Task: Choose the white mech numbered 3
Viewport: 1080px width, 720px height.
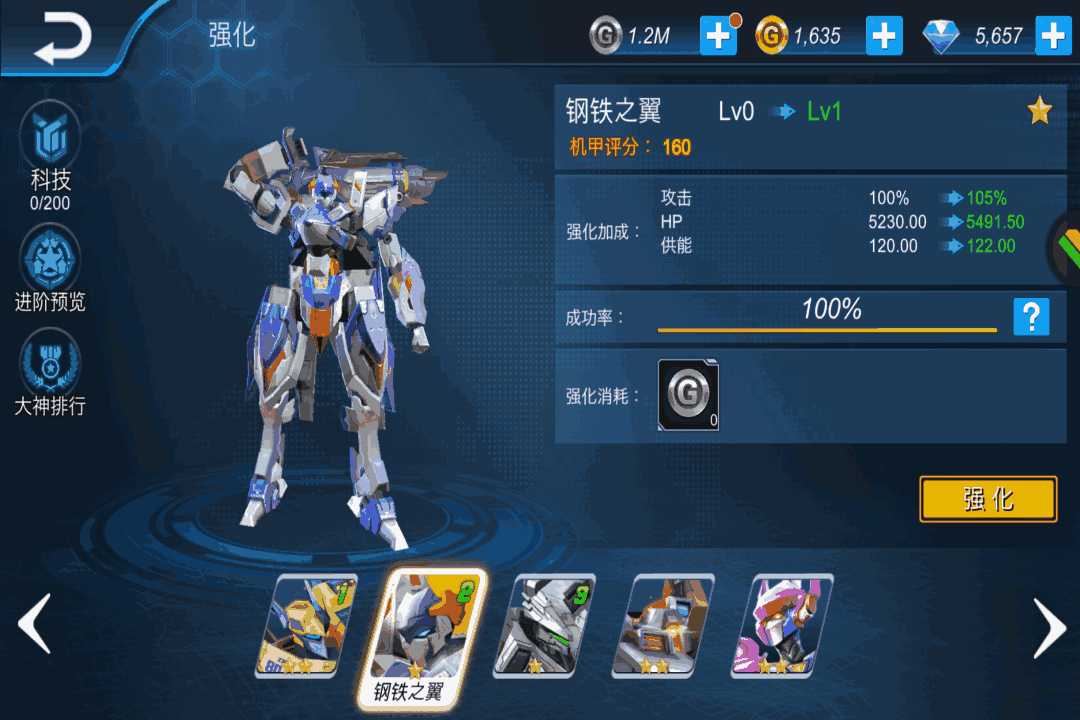Action: click(x=542, y=625)
